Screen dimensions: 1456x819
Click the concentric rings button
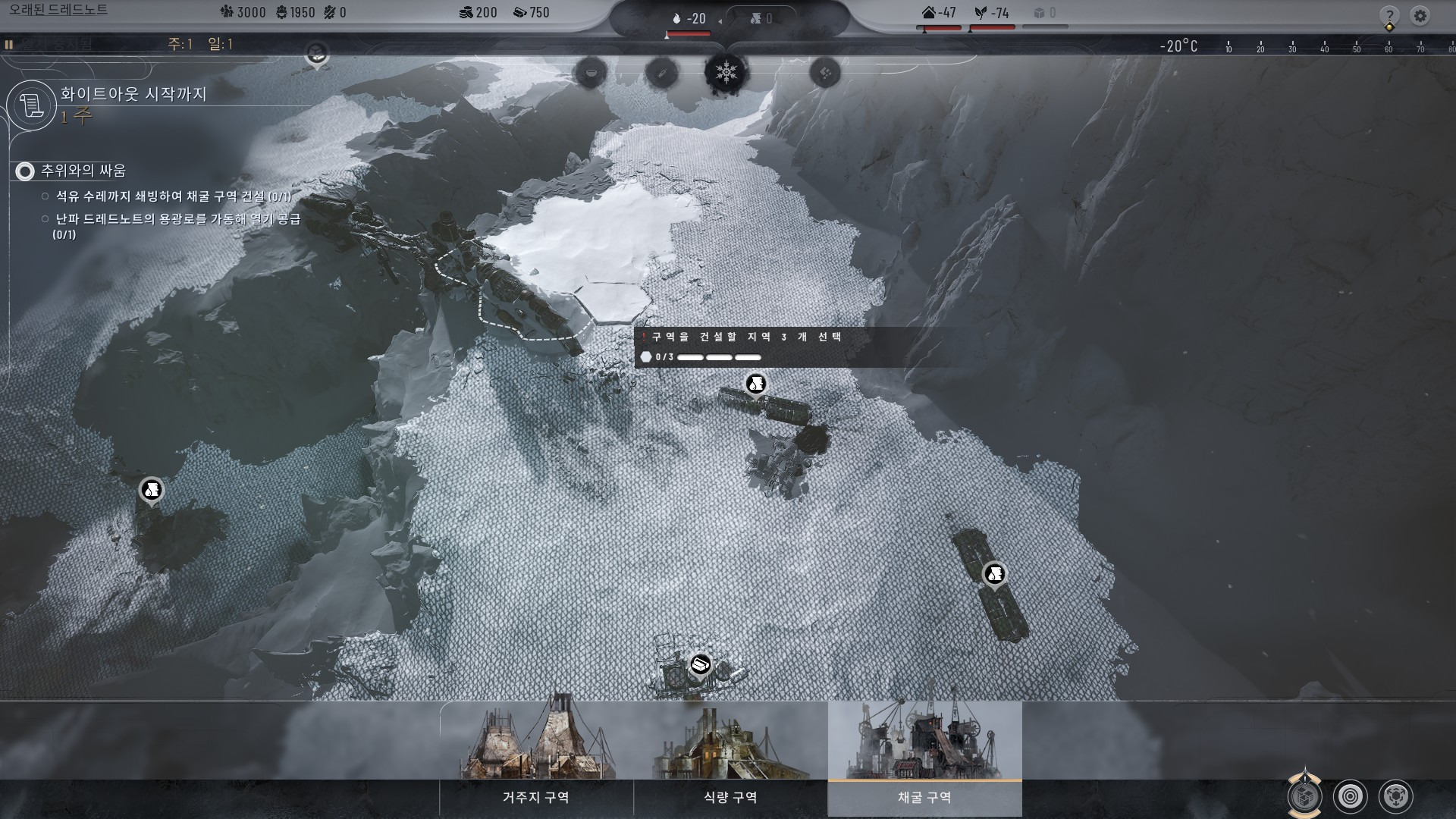1350,796
